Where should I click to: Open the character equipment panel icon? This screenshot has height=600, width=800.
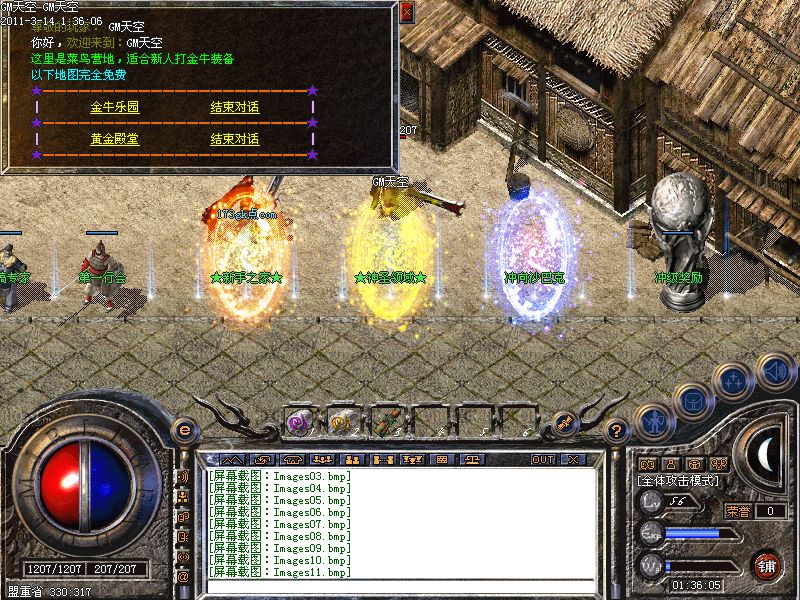(x=652, y=423)
